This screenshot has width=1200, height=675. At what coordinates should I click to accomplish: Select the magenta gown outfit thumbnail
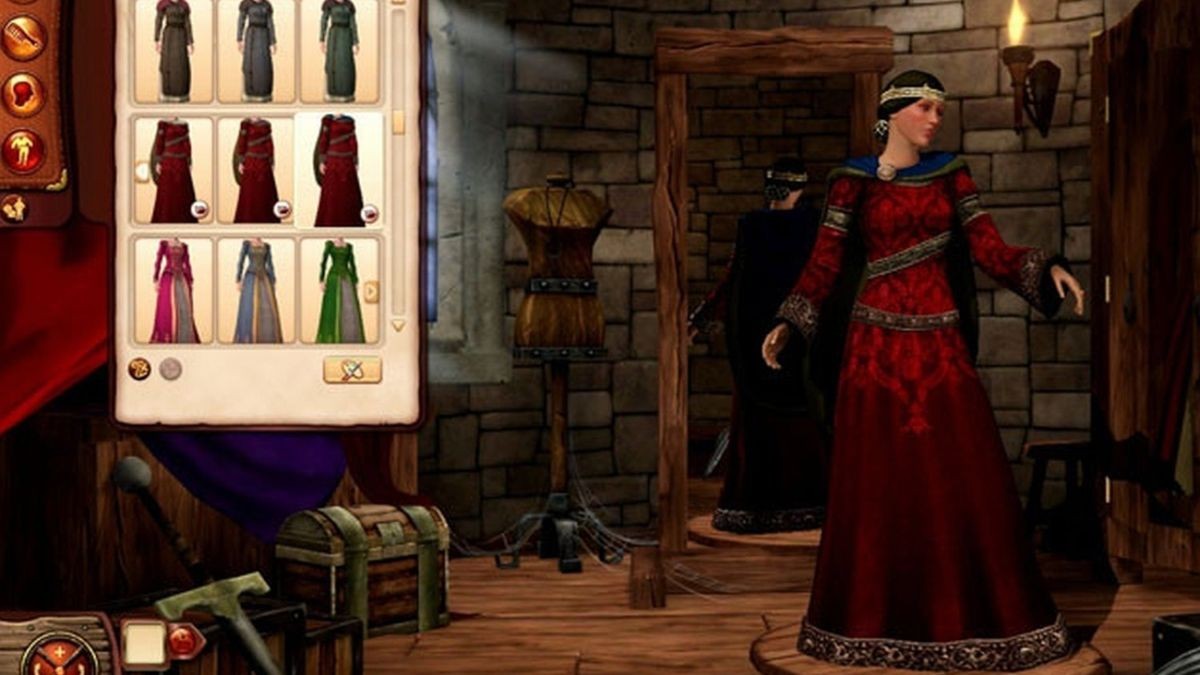point(174,291)
